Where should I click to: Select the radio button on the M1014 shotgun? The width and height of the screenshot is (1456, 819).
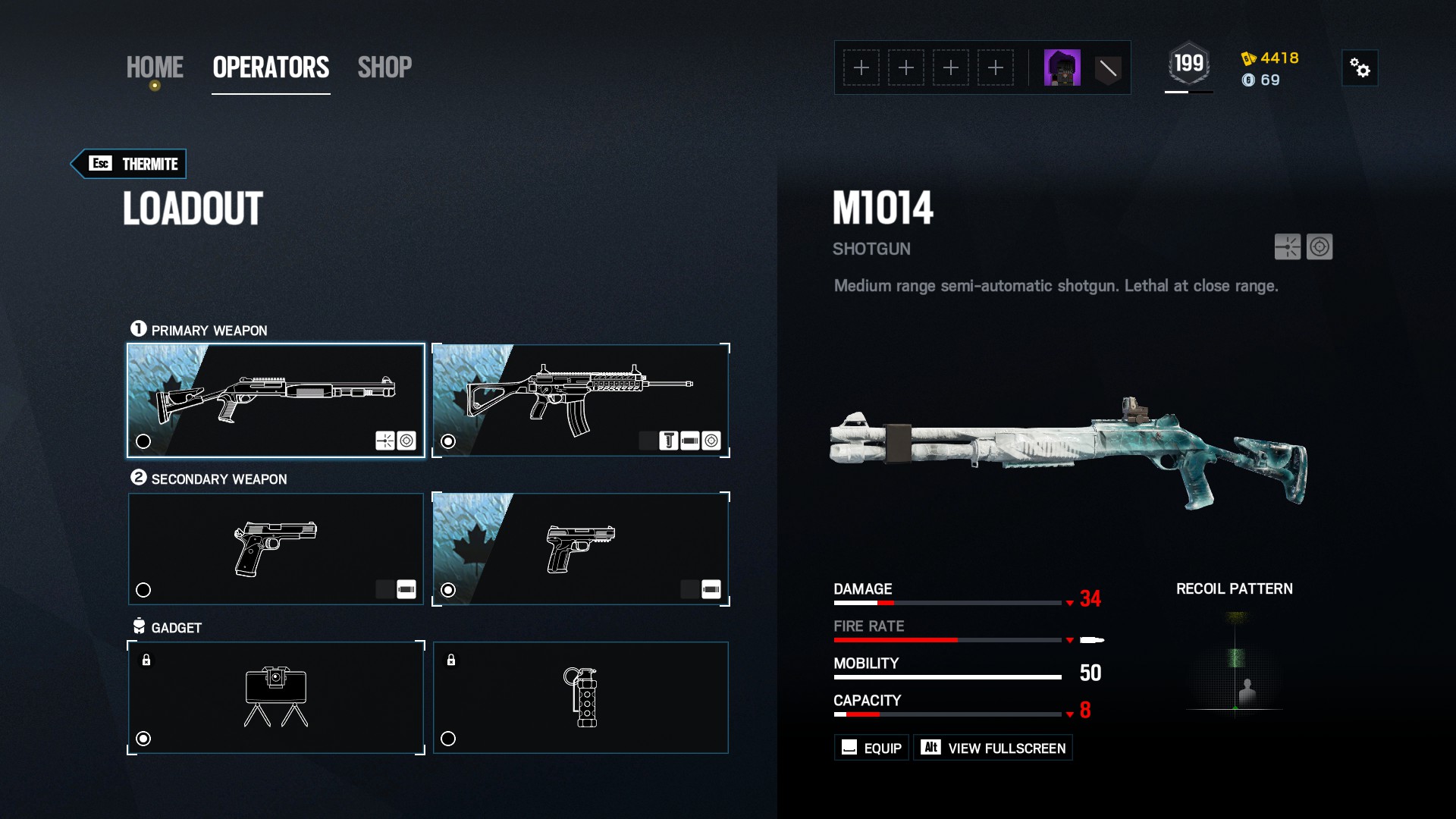point(143,441)
